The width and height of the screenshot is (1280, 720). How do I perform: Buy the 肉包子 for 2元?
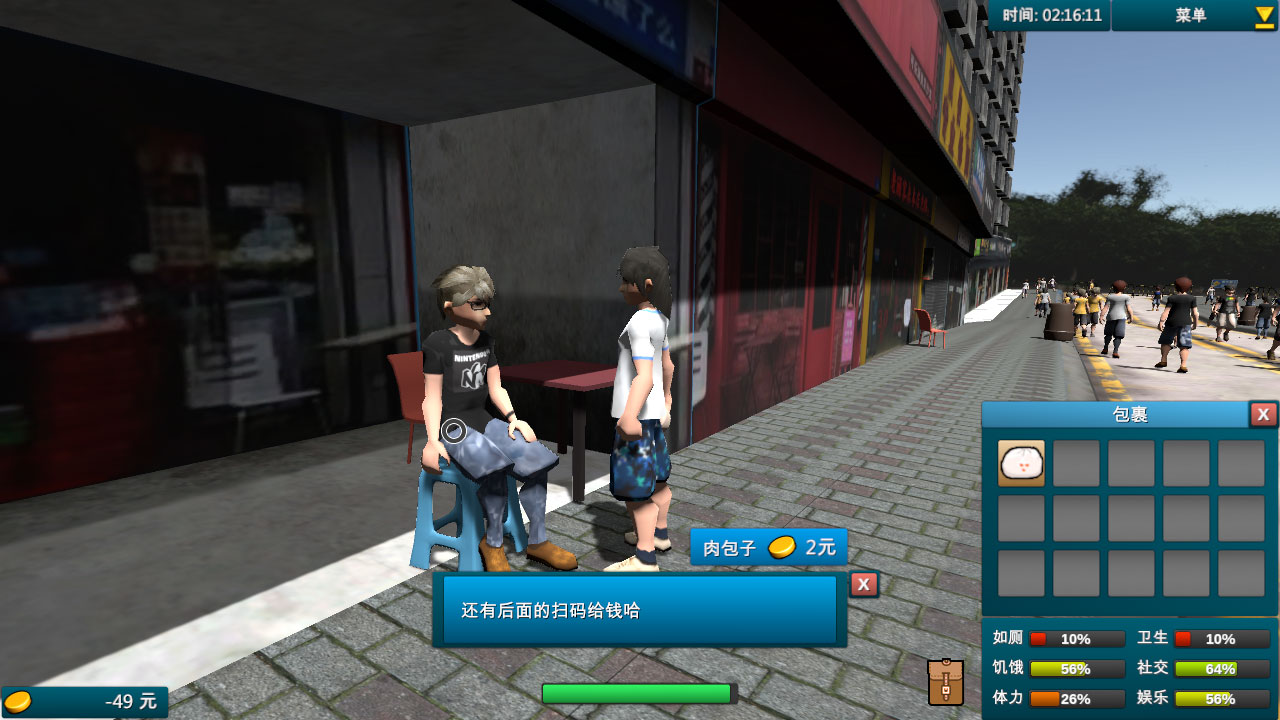click(x=768, y=547)
